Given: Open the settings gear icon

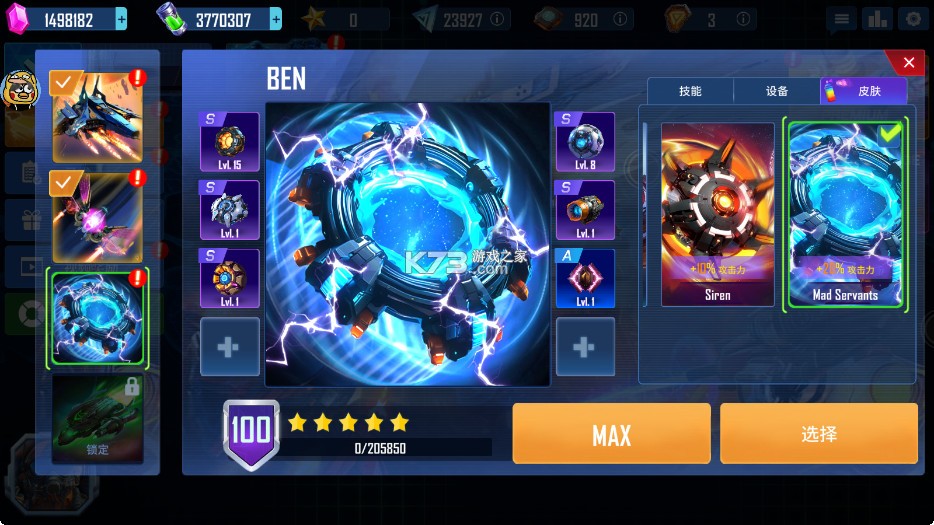Looking at the screenshot, I should coord(911,19).
